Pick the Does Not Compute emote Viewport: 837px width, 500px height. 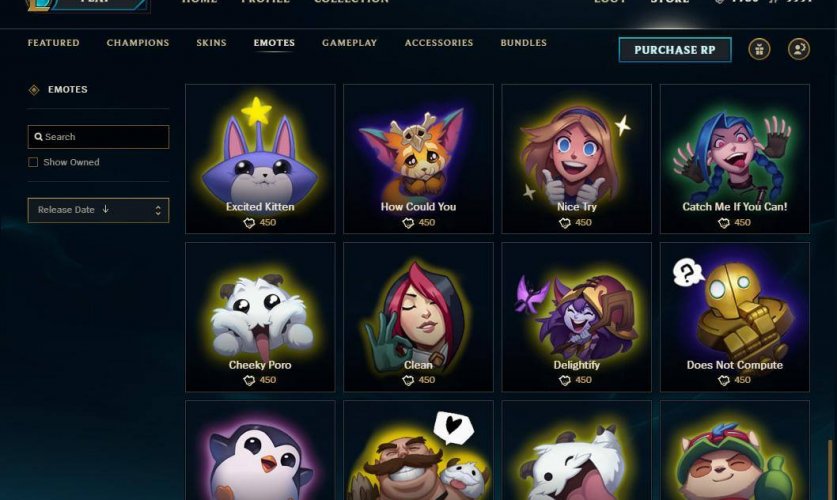735,316
